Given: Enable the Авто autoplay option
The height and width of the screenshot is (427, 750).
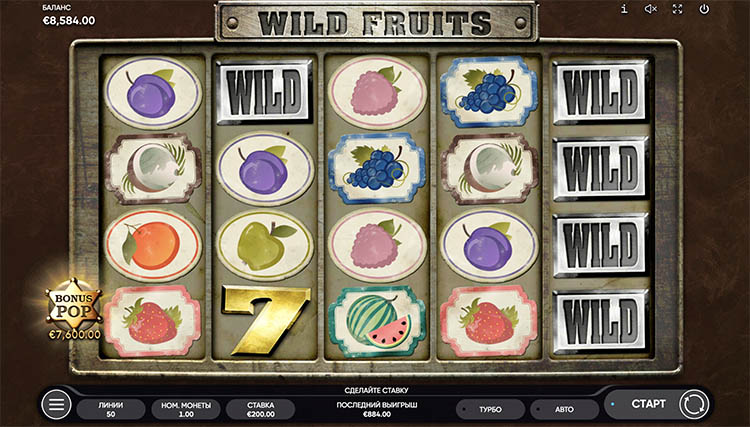Looking at the screenshot, I should coord(564,409).
